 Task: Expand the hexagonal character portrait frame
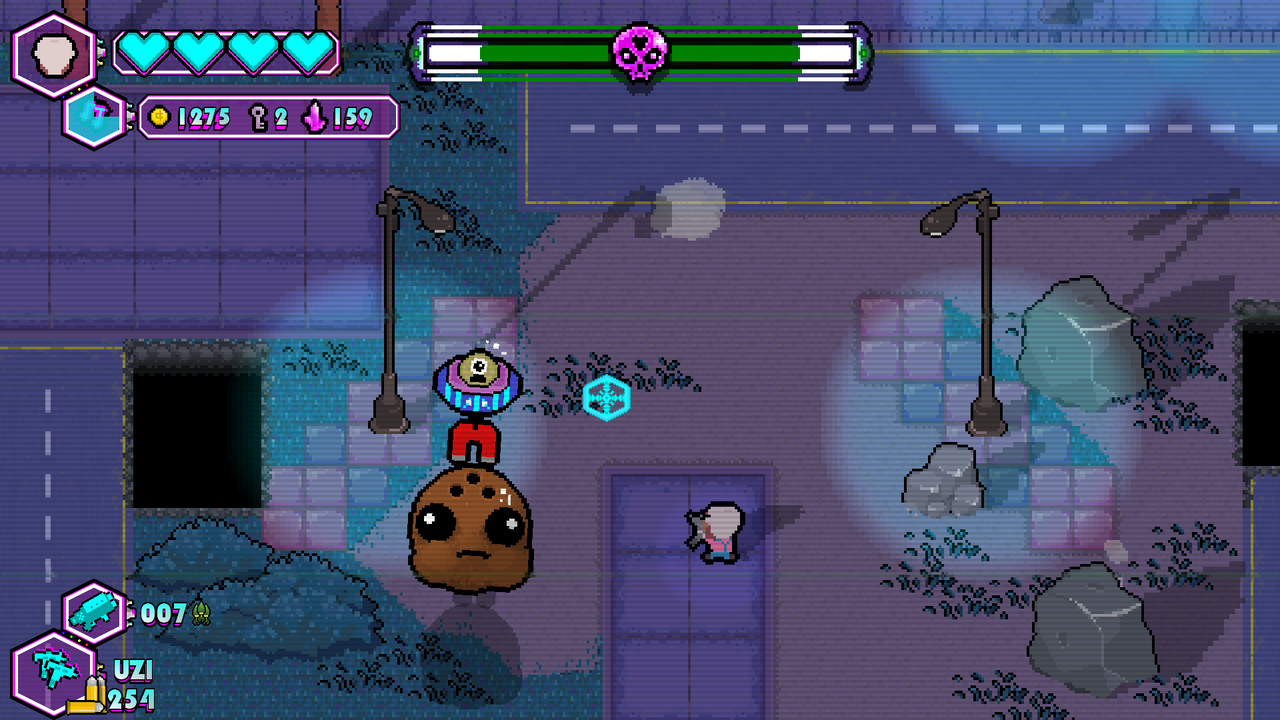coord(55,55)
